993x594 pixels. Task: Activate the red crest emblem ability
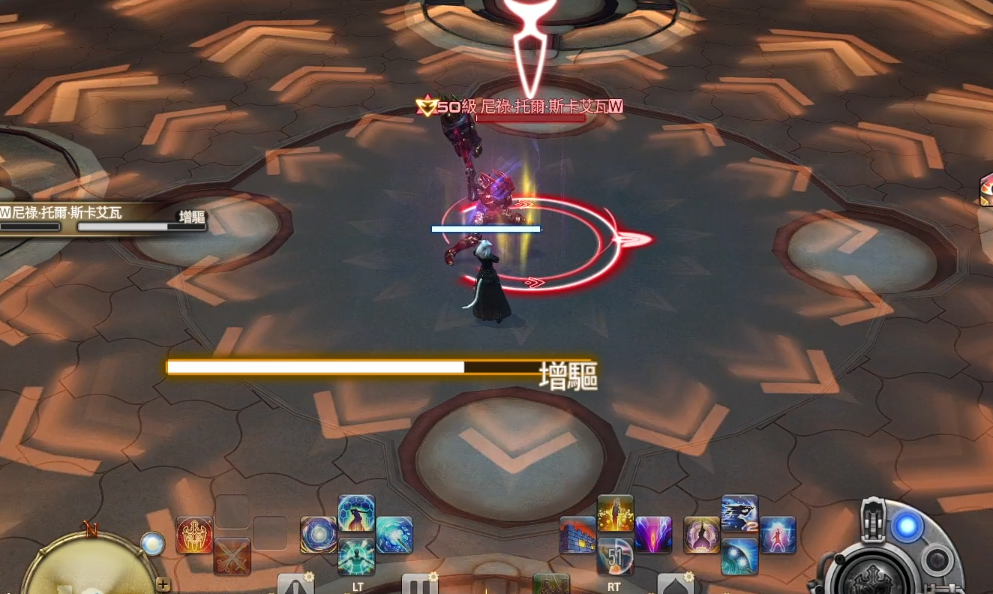point(194,535)
